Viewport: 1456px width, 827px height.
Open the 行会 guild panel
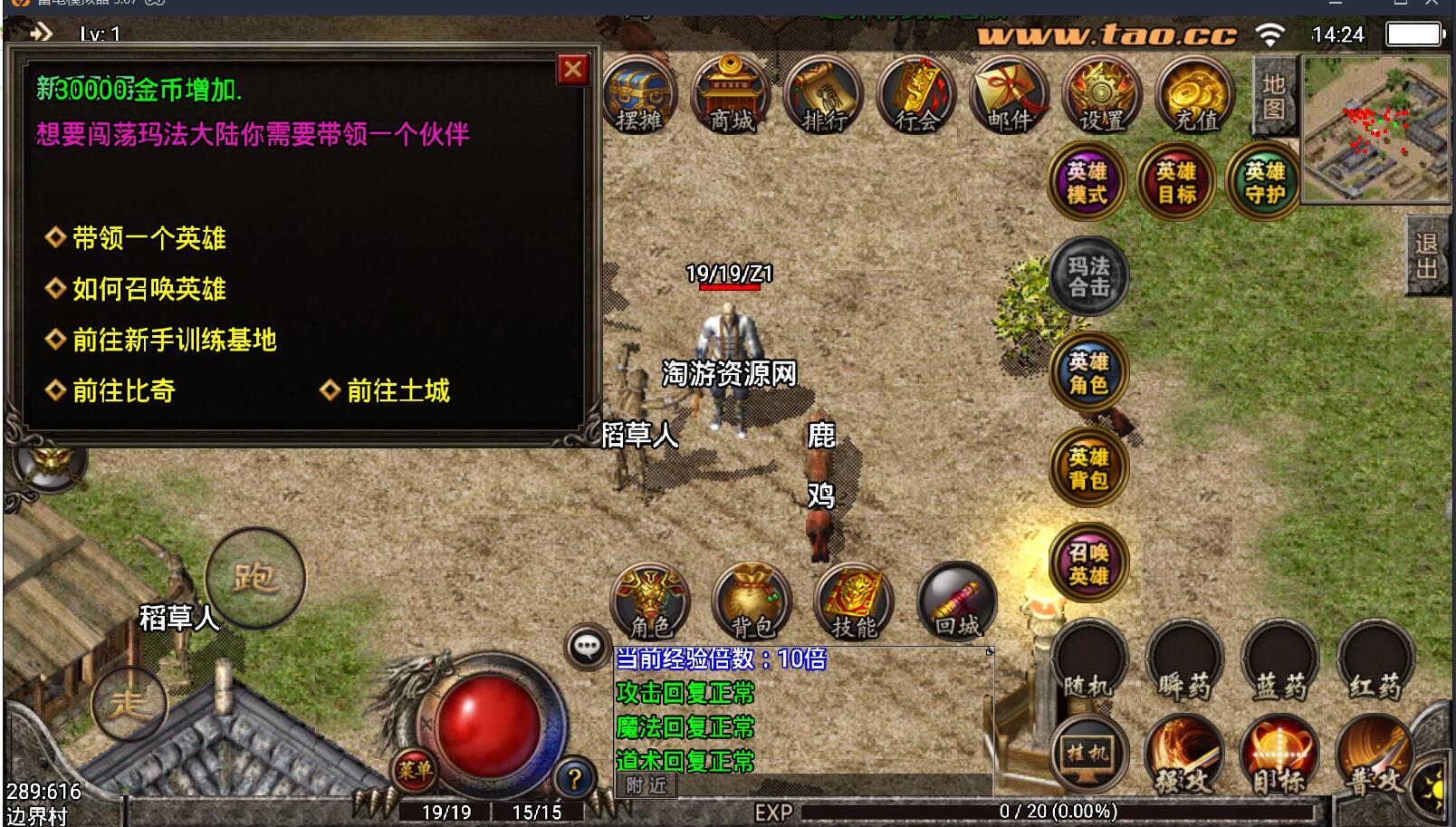coord(917,95)
